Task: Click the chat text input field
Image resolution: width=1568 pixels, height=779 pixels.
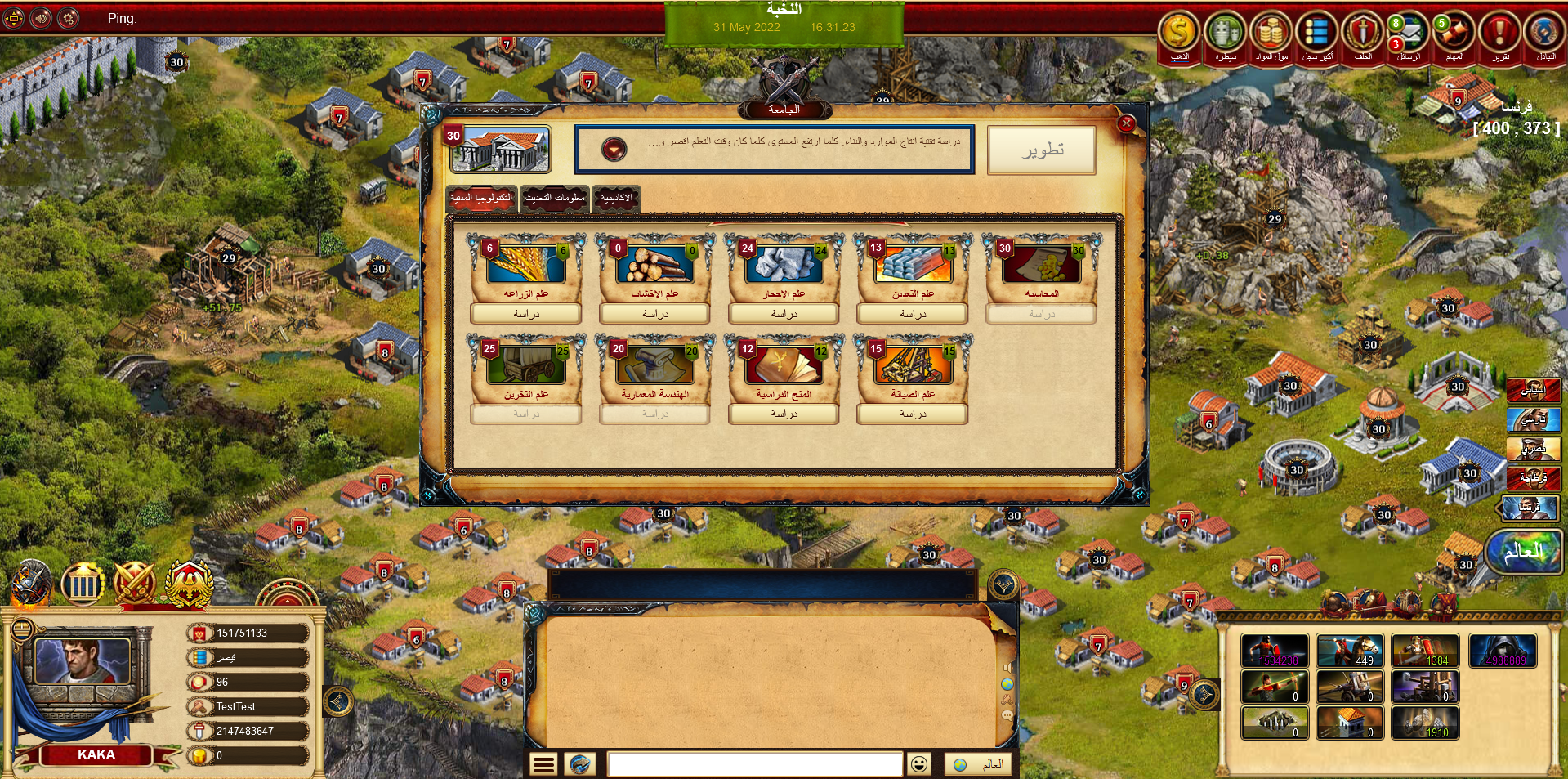Action: point(754,764)
